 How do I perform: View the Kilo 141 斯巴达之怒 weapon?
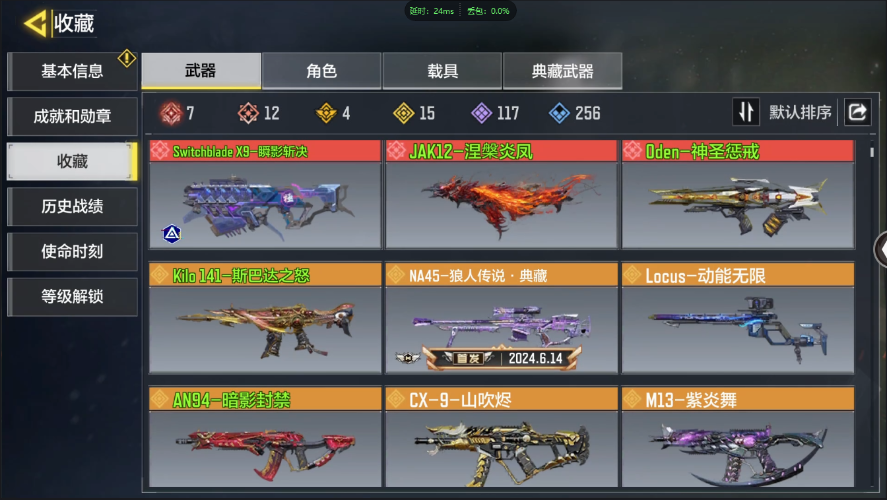(265, 318)
